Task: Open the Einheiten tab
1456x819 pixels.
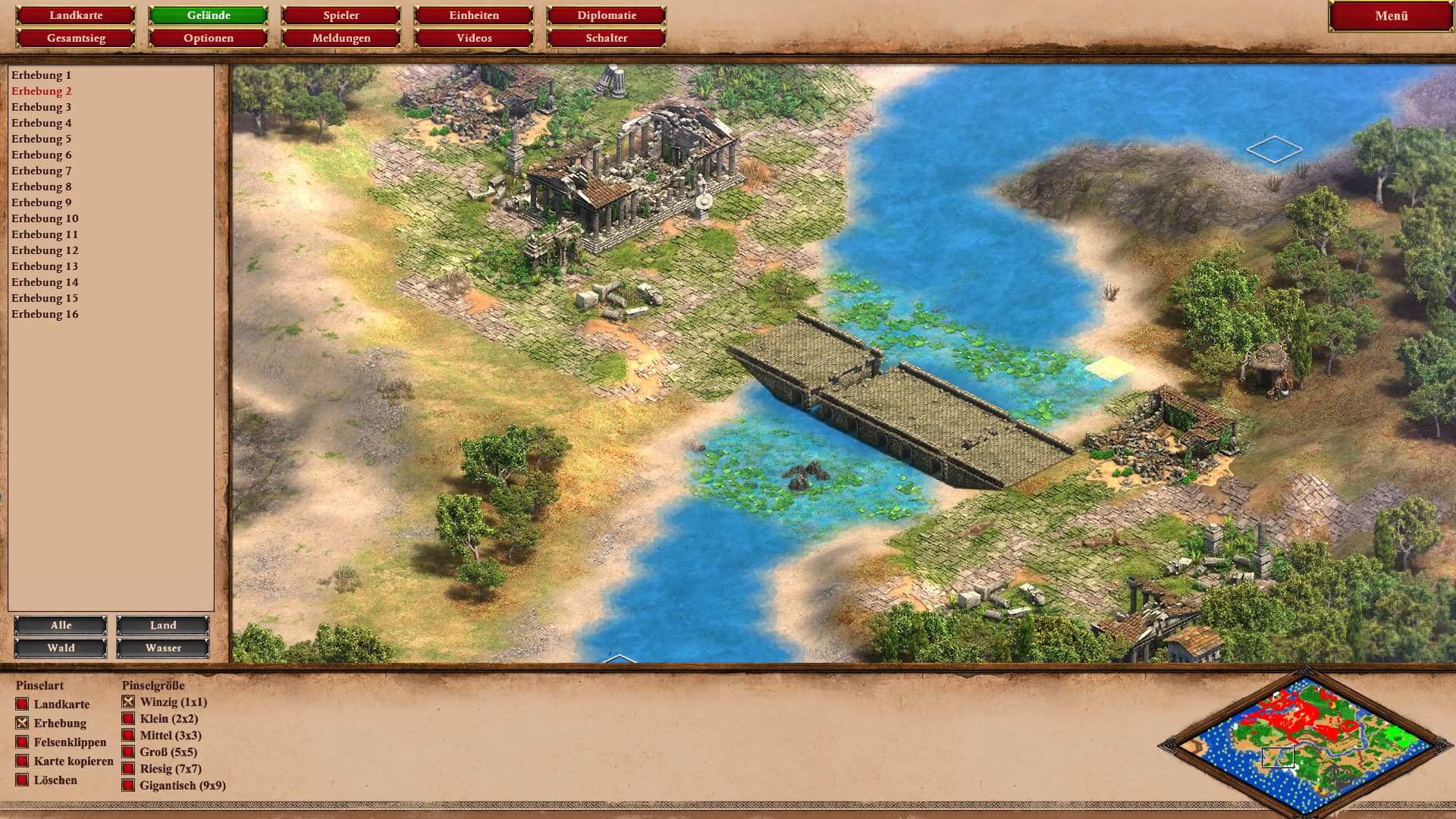Action: coord(474,15)
